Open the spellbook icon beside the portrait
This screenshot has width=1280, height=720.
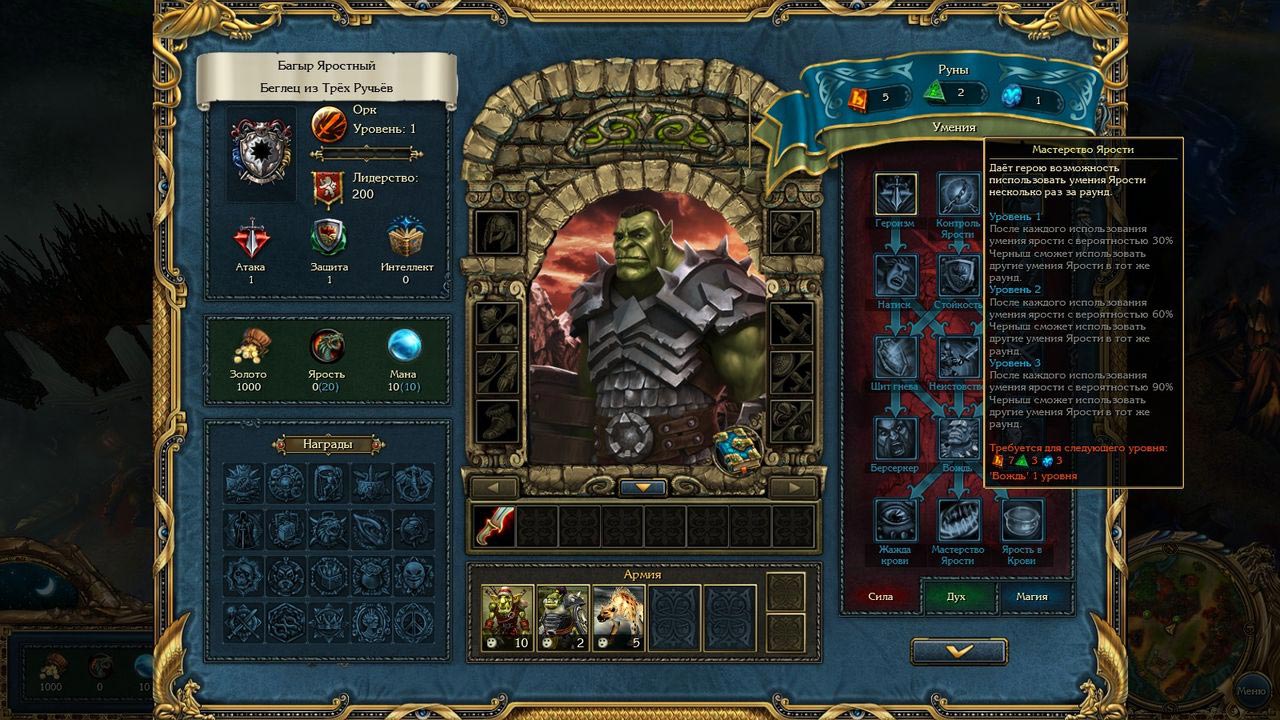pos(738,452)
